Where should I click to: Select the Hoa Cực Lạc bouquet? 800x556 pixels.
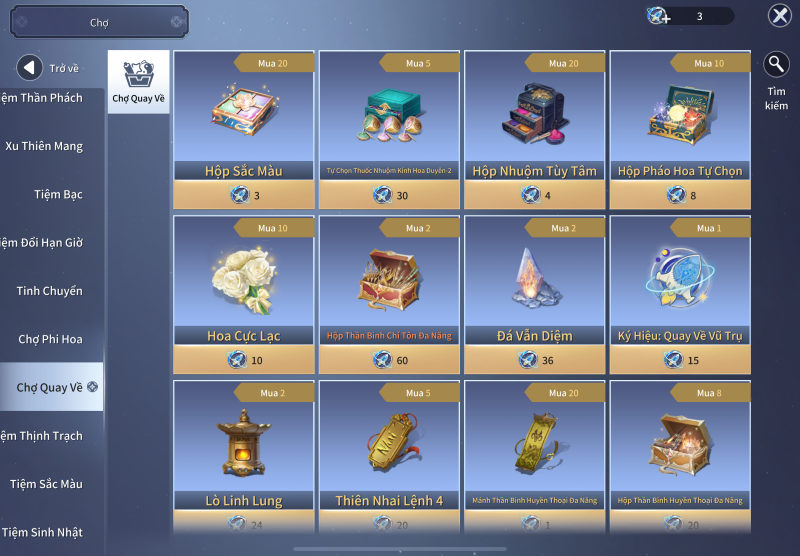244,283
